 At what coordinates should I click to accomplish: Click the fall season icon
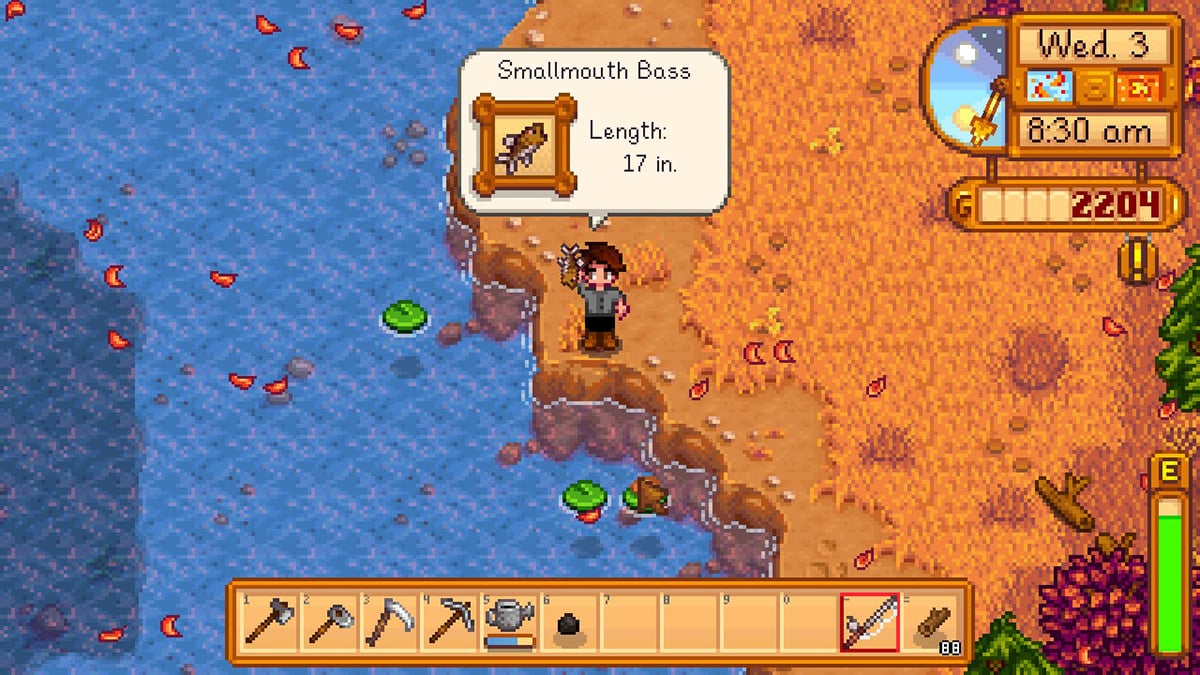(1142, 88)
